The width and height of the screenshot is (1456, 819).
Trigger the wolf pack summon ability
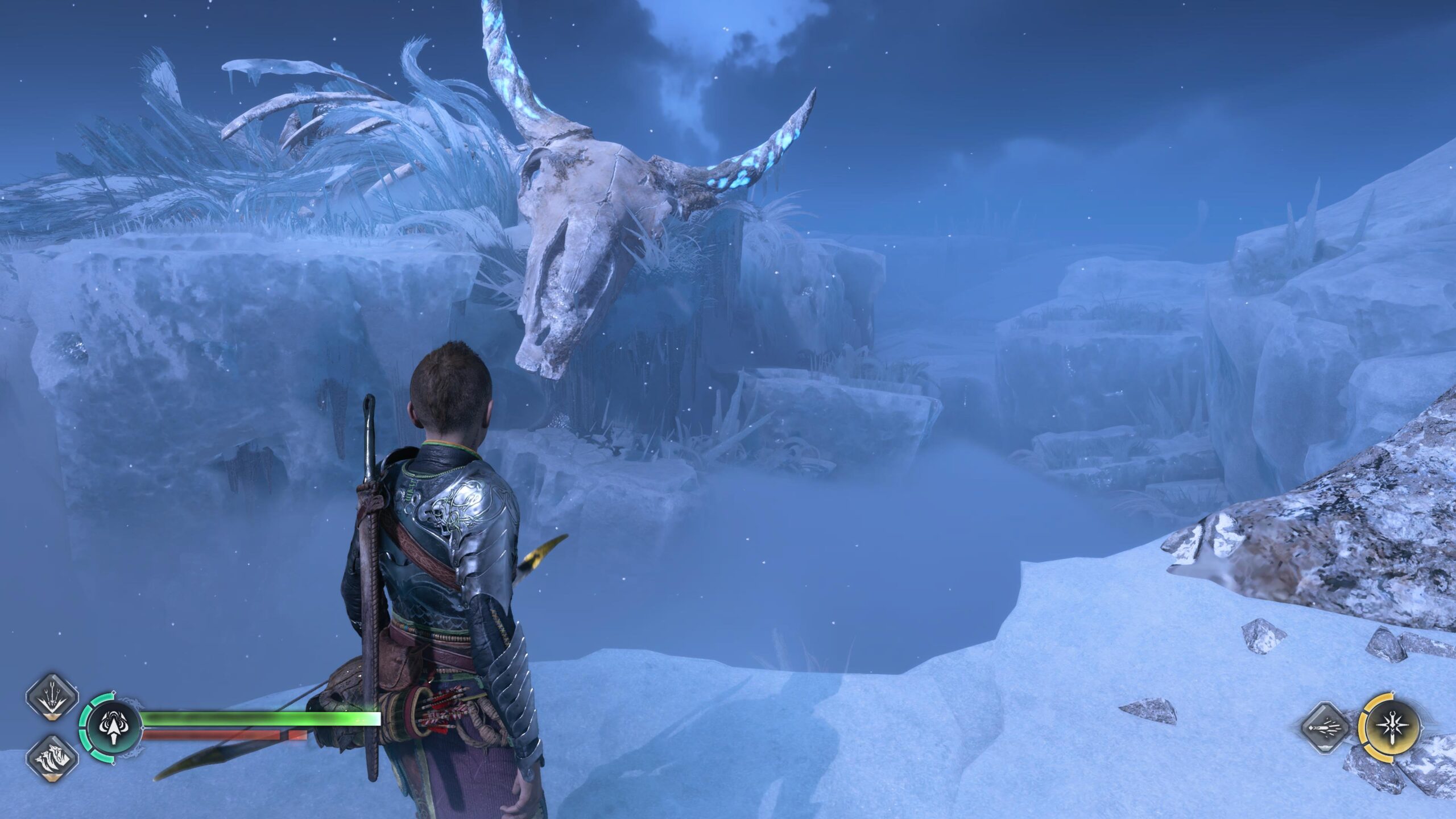point(52,757)
